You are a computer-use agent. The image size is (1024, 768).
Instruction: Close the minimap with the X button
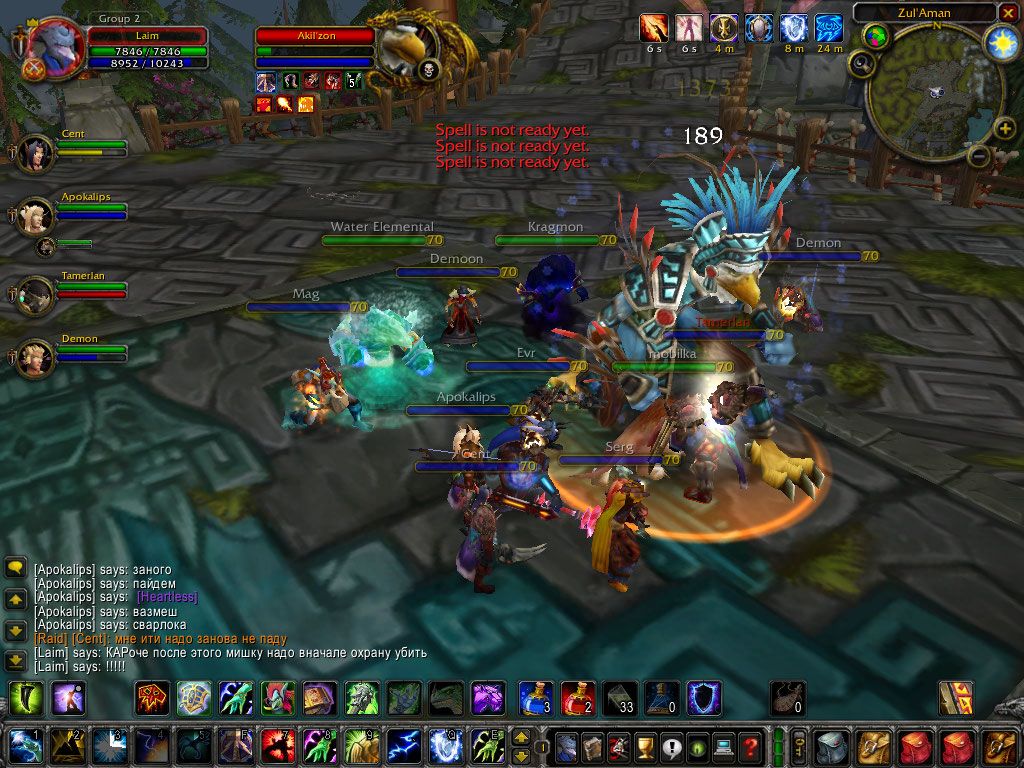point(1007,13)
